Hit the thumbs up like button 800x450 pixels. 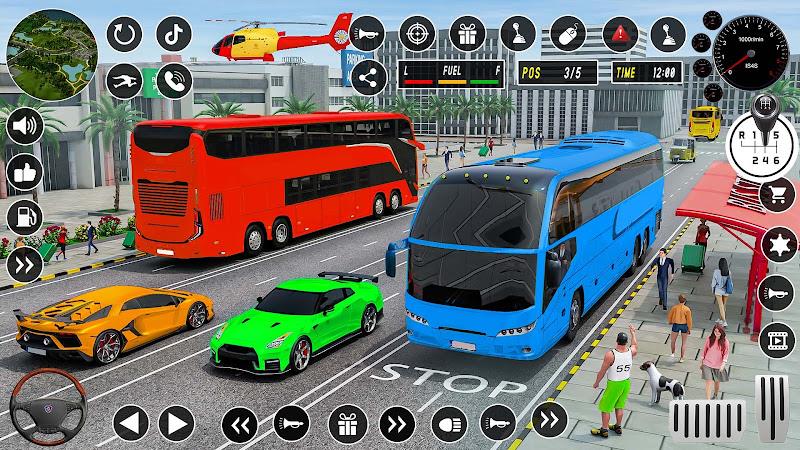click(x=23, y=172)
